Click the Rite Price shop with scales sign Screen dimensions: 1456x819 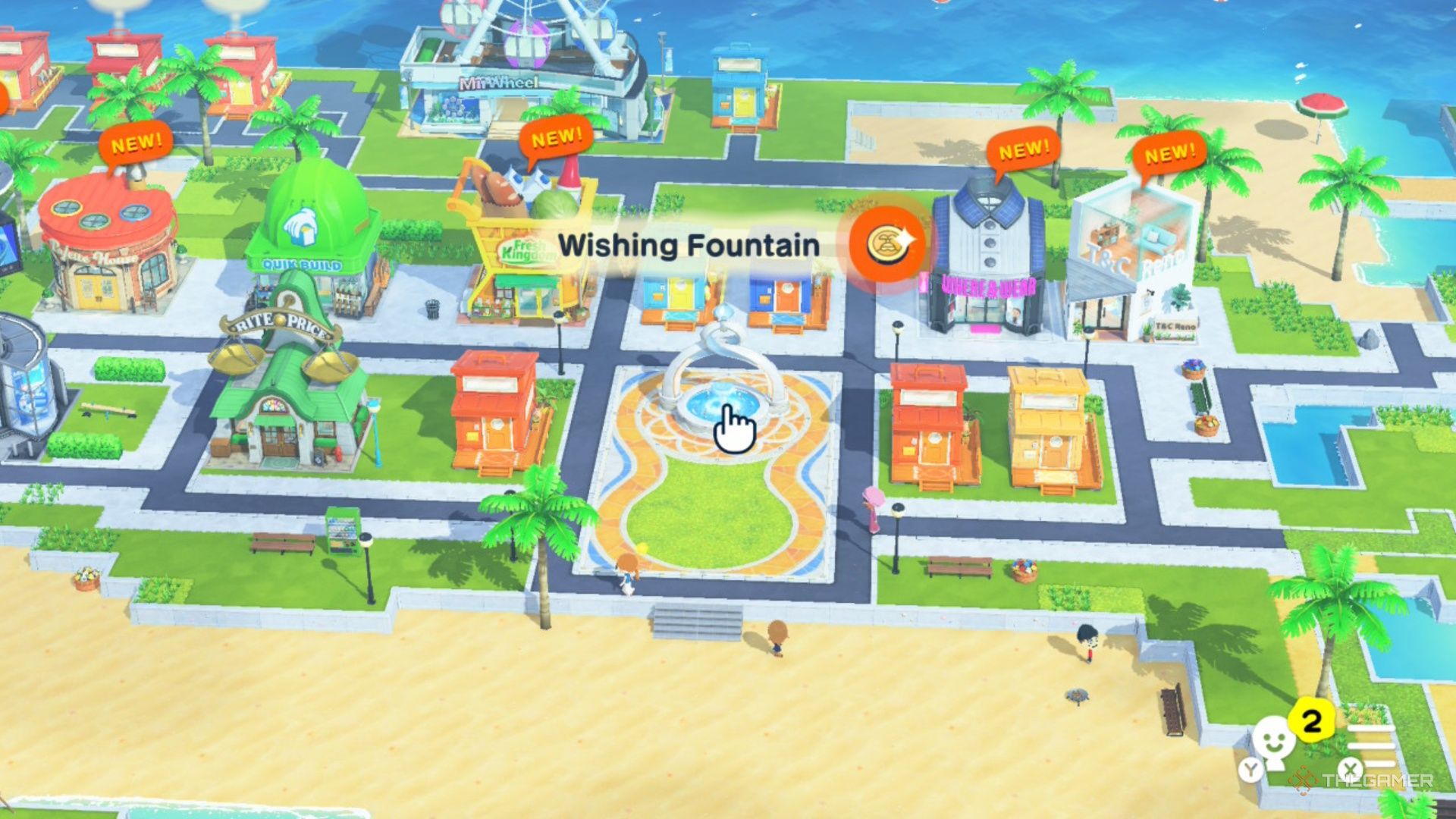281,387
